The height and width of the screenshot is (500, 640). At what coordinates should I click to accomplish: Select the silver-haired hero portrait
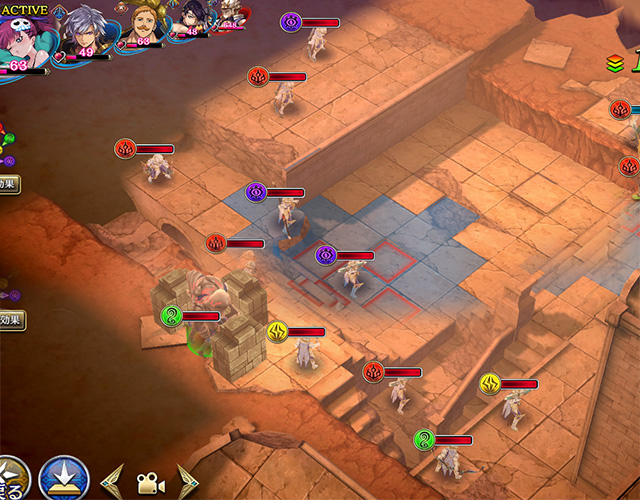click(x=86, y=32)
